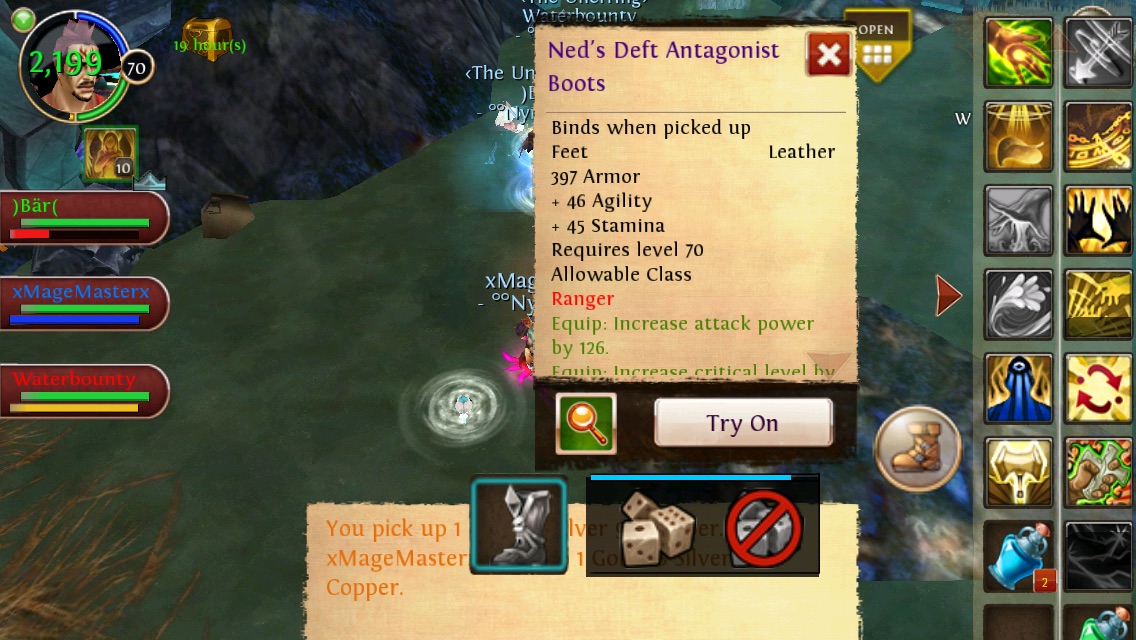Viewport: 1136px width, 640px height.
Task: Activate the blue hooded figure skill
Action: [x=1019, y=388]
